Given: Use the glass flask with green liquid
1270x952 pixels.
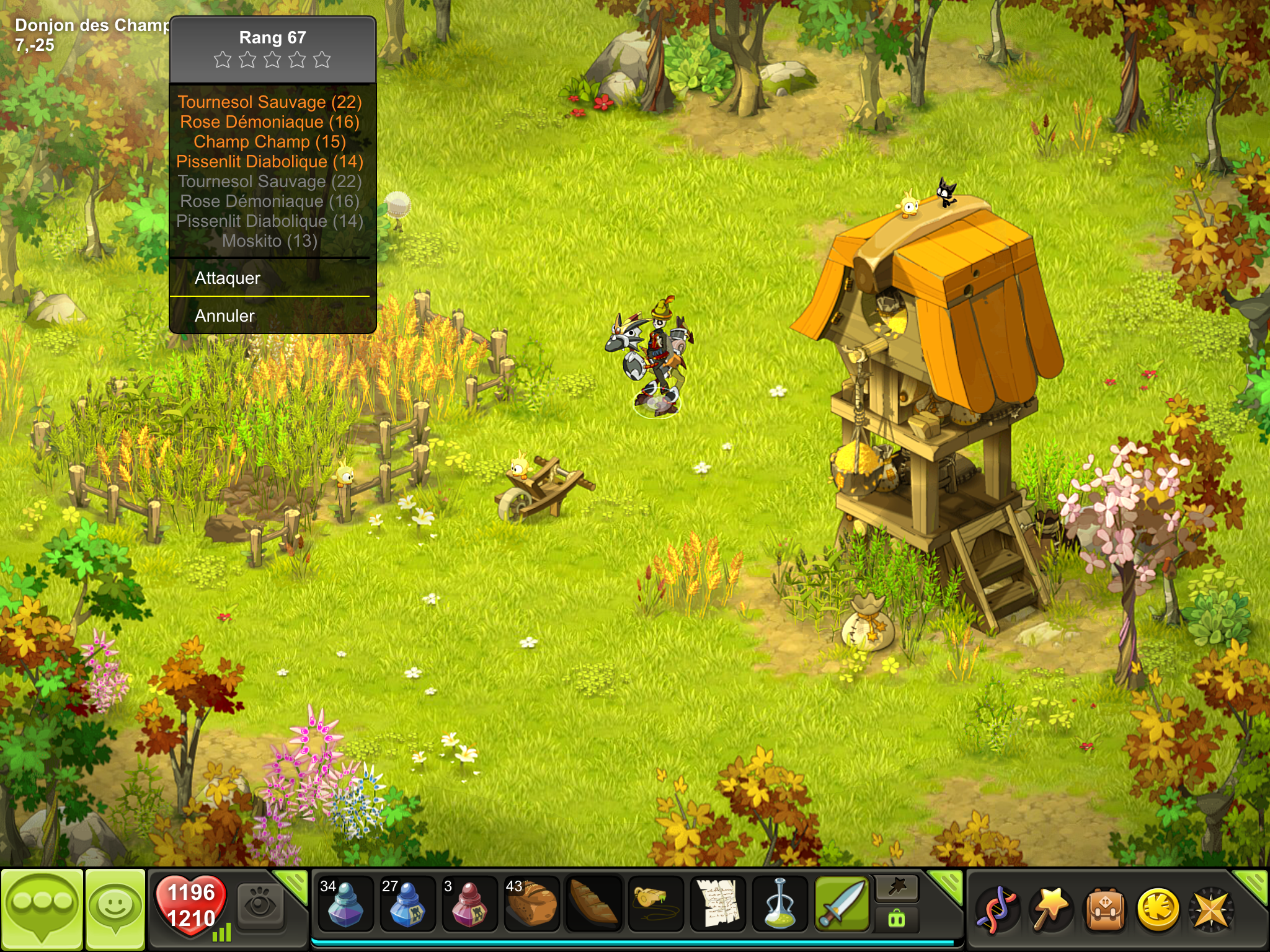Looking at the screenshot, I should click(x=779, y=905).
